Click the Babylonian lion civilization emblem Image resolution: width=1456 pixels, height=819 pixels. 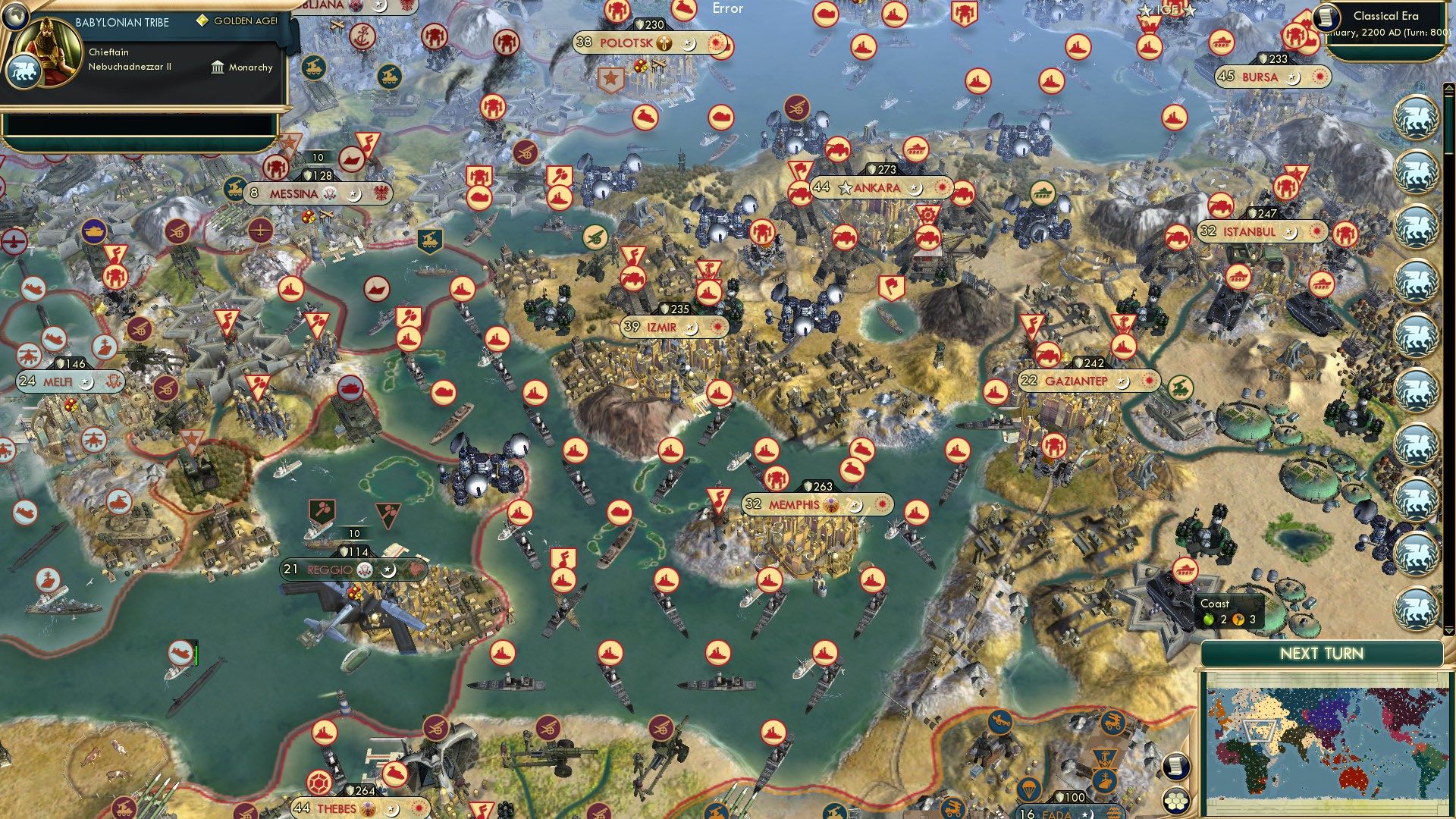[x=25, y=73]
